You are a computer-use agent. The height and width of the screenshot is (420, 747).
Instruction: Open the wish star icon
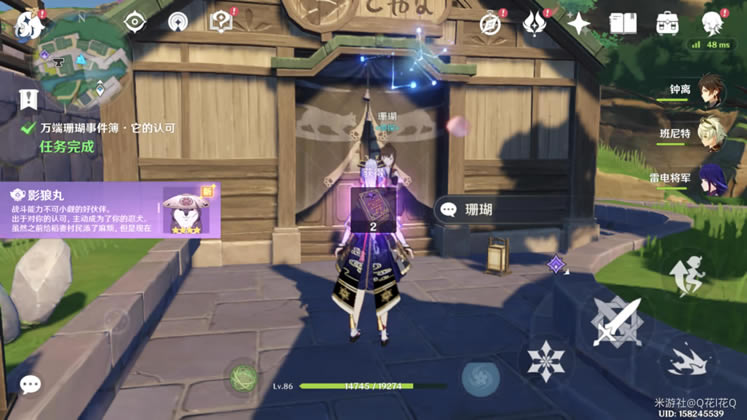(x=579, y=23)
